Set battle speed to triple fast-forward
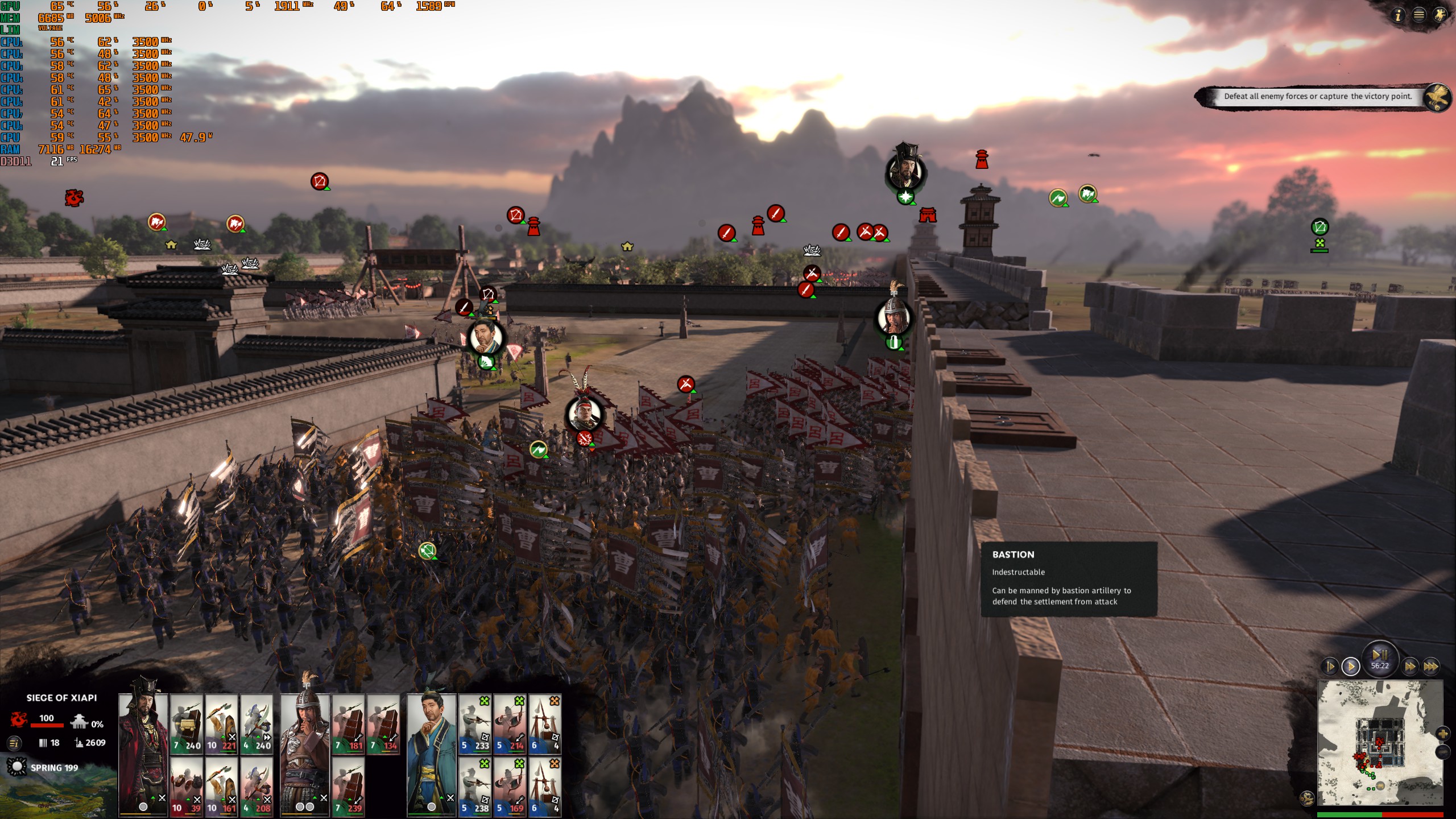Screen dimensions: 1456x819 (x=1431, y=666)
